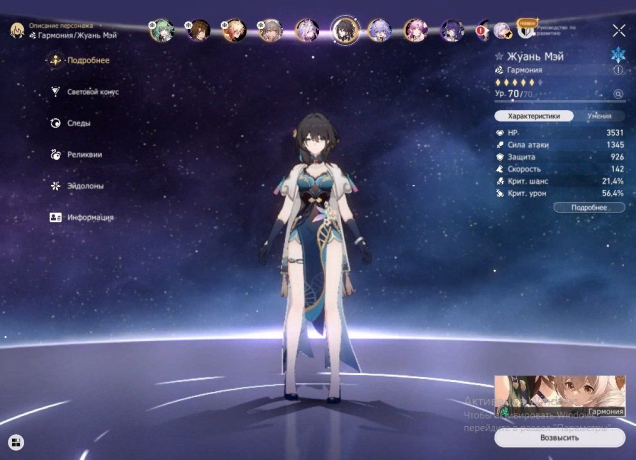This screenshot has height=460, width=636.
Task: Show the Реликвии section
Action: 82,155
